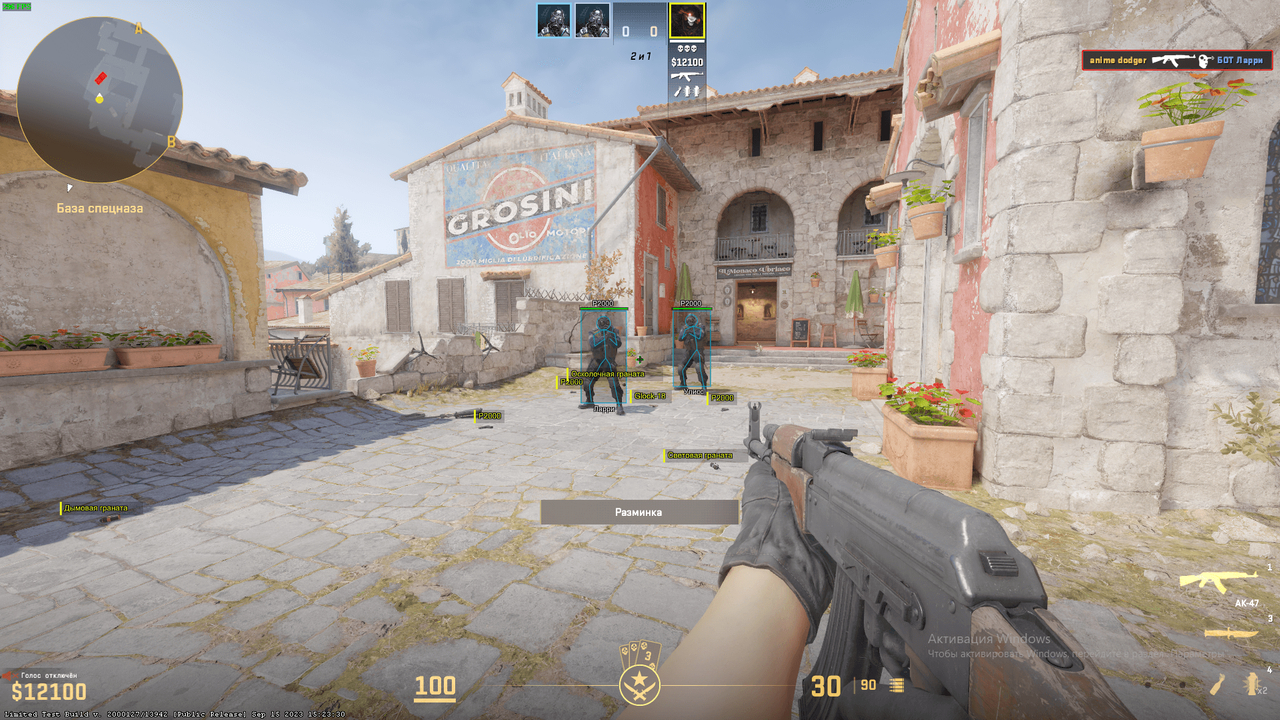Click the Разминка warmup banner
This screenshot has height=720, width=1280.
[x=639, y=510]
